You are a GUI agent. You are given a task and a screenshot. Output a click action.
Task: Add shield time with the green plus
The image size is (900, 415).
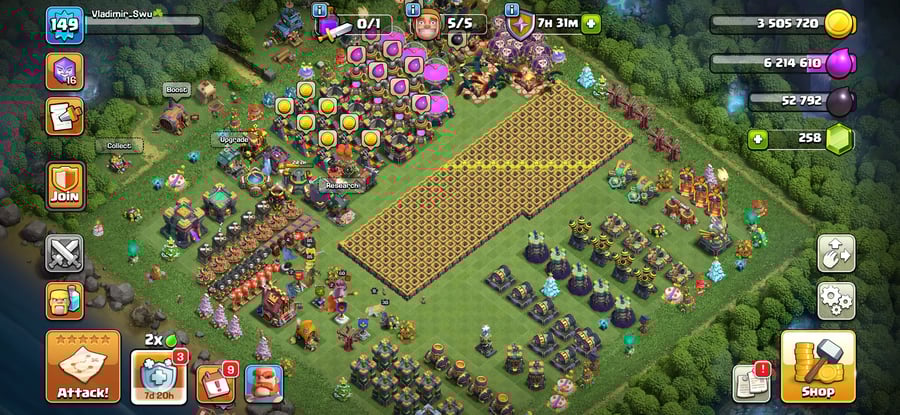pyautogui.click(x=591, y=23)
